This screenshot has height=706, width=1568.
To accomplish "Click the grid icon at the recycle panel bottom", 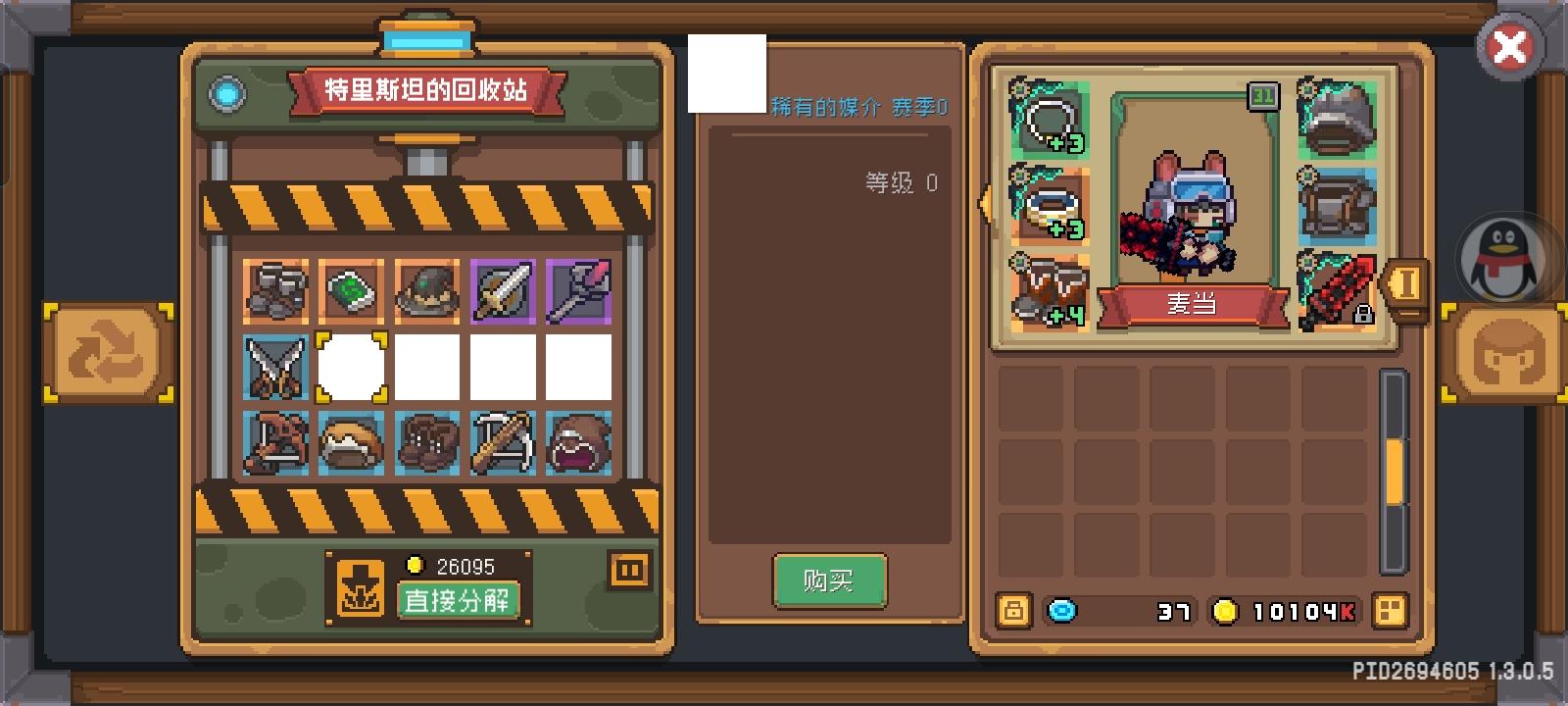I will click(x=631, y=569).
